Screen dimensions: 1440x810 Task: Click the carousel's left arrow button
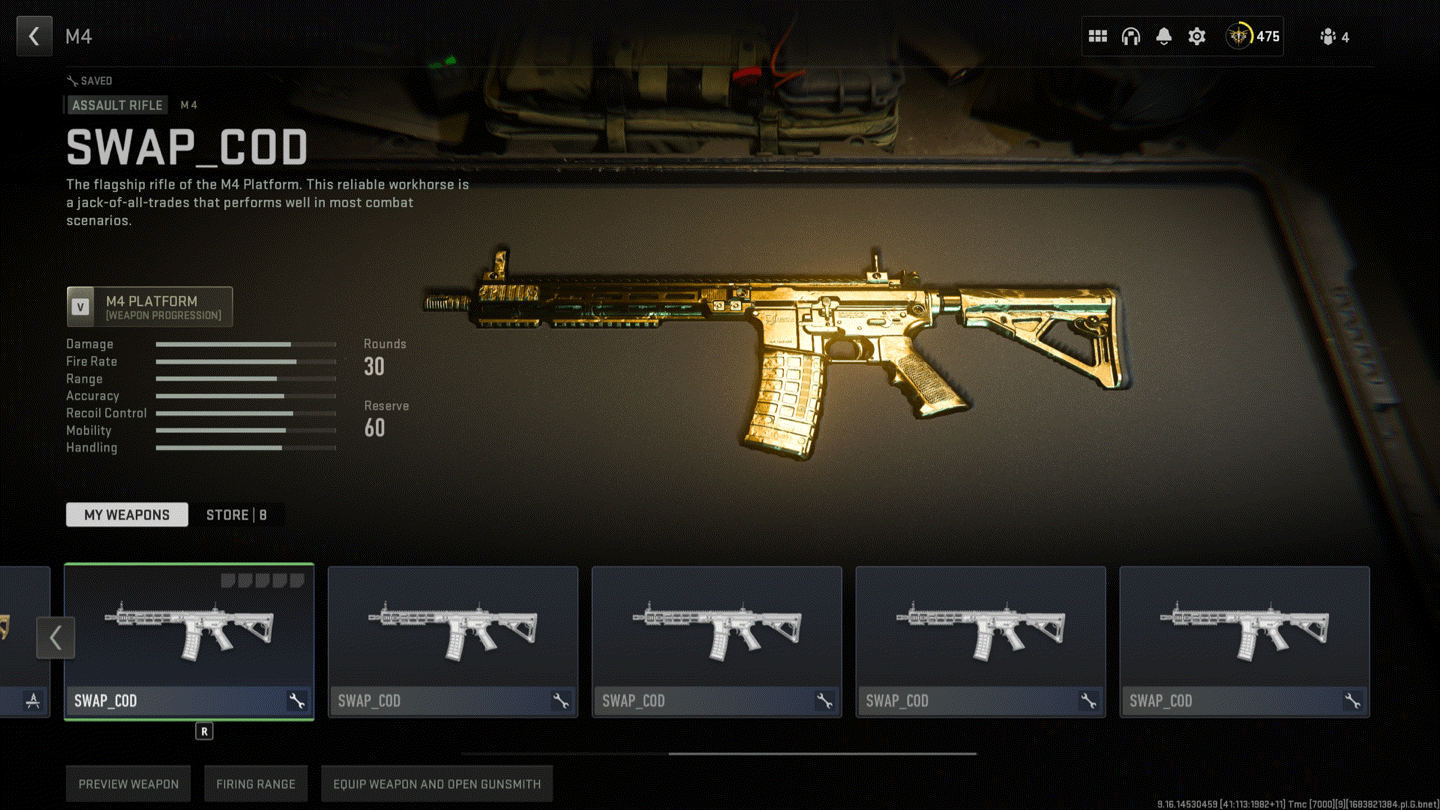point(56,637)
